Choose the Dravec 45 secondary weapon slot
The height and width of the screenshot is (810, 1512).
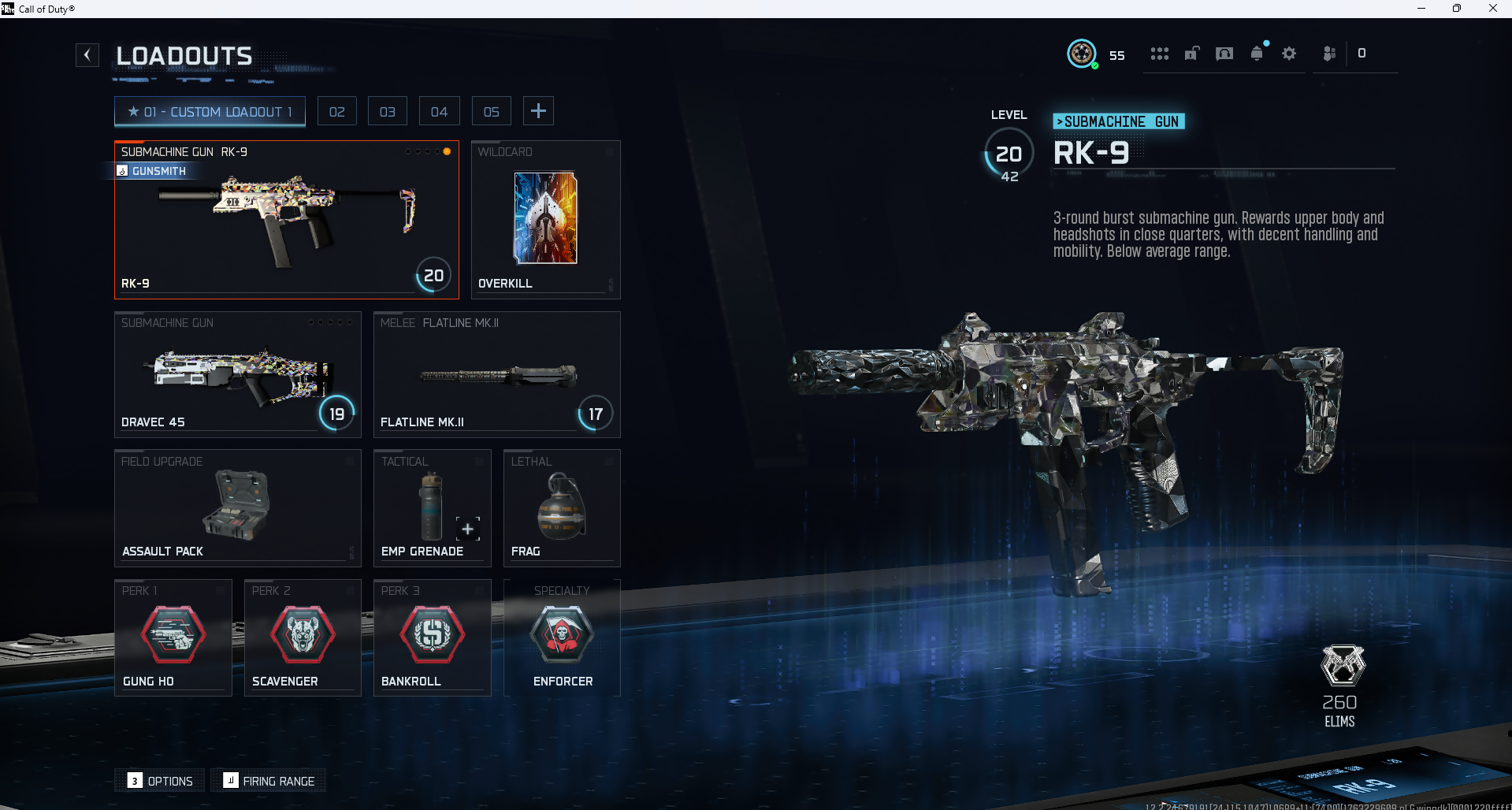click(x=237, y=374)
